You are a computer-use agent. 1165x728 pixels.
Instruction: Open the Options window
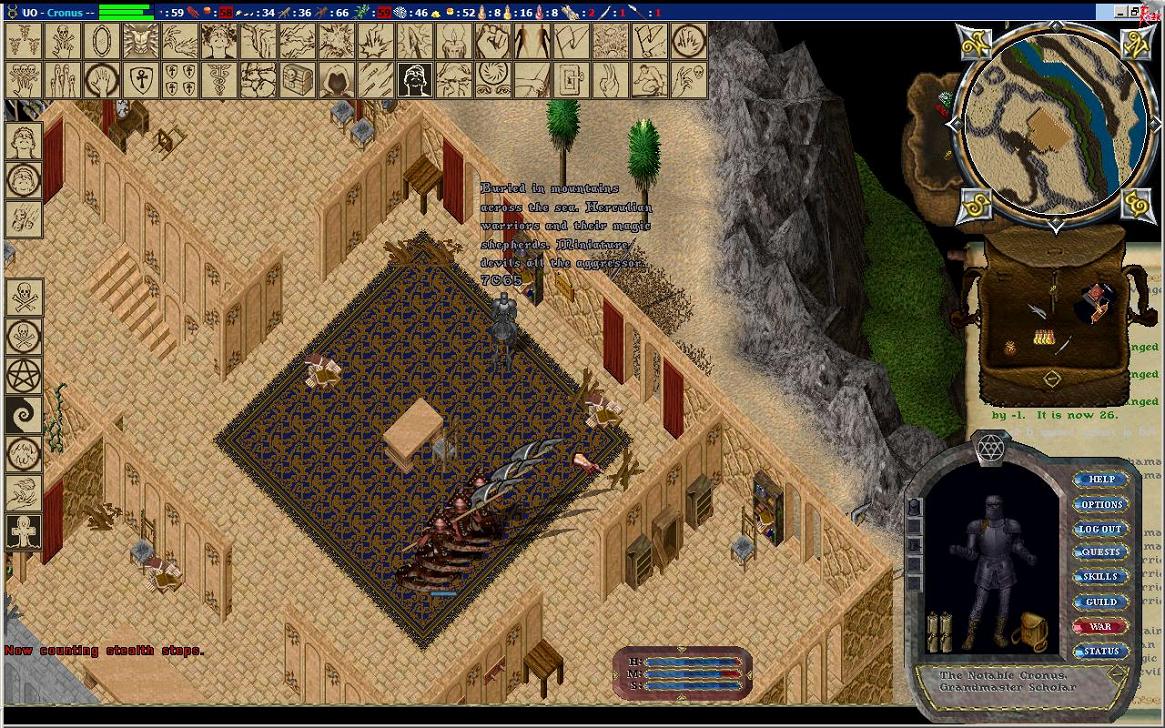click(x=1100, y=504)
